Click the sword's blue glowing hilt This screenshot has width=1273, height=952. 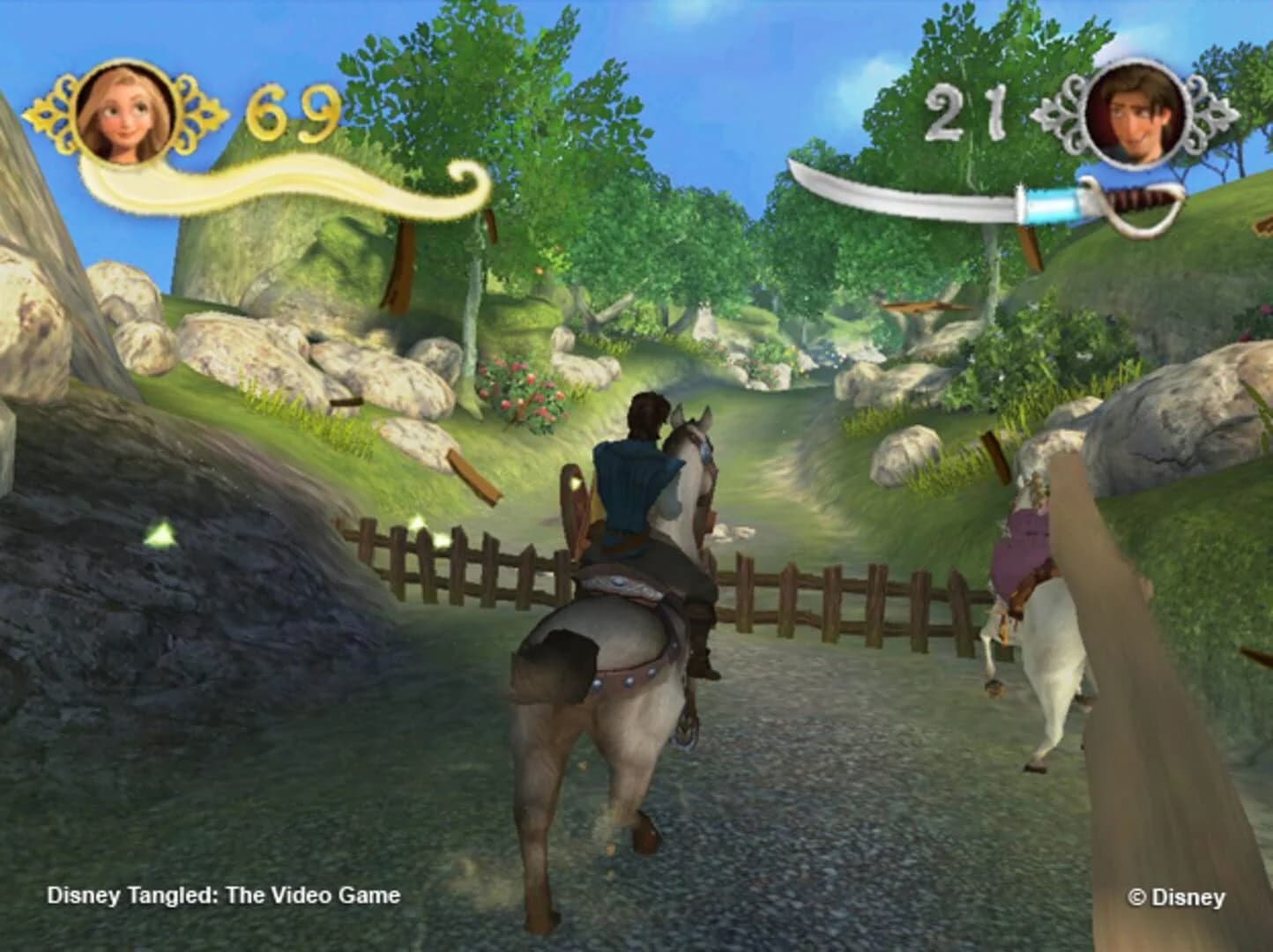tap(1058, 205)
